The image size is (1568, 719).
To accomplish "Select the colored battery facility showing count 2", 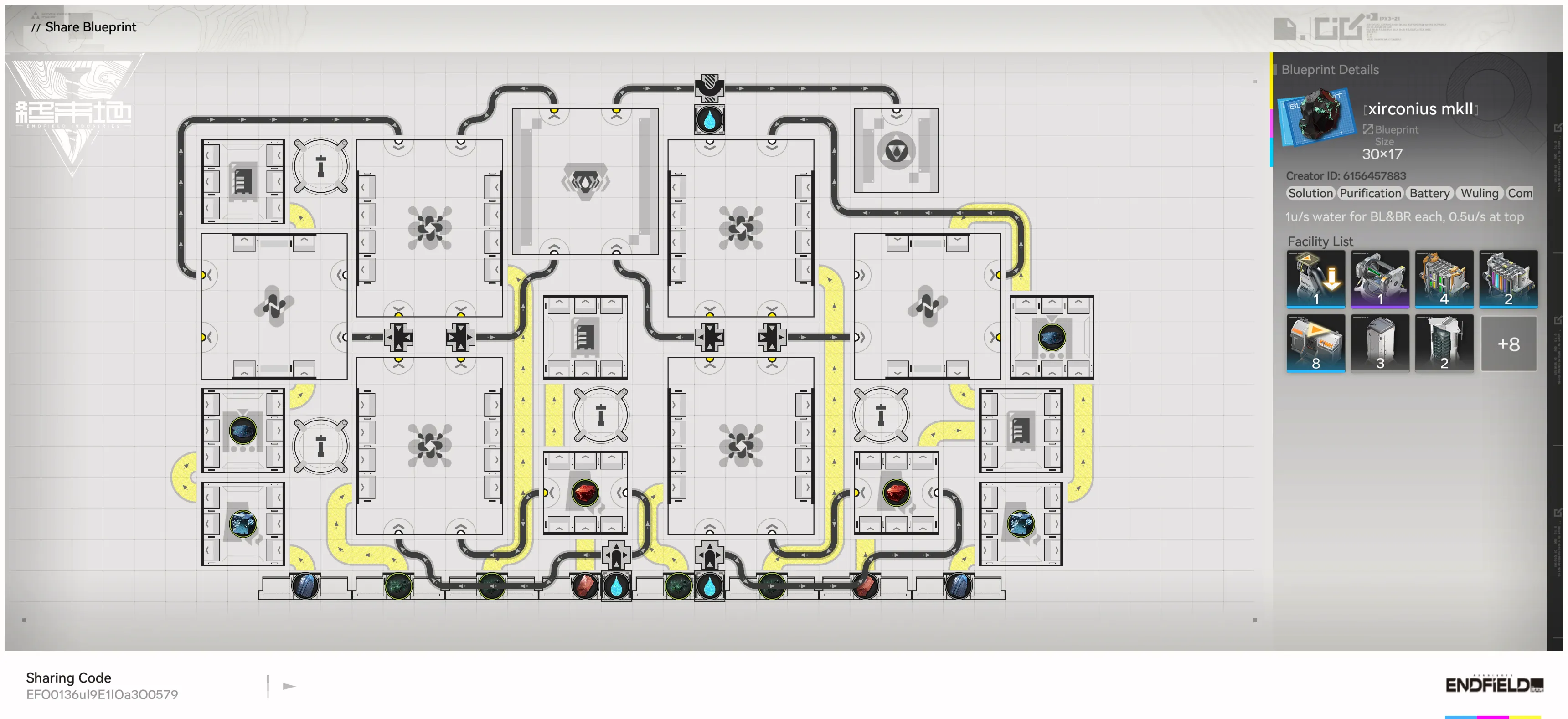I will pos(1510,280).
